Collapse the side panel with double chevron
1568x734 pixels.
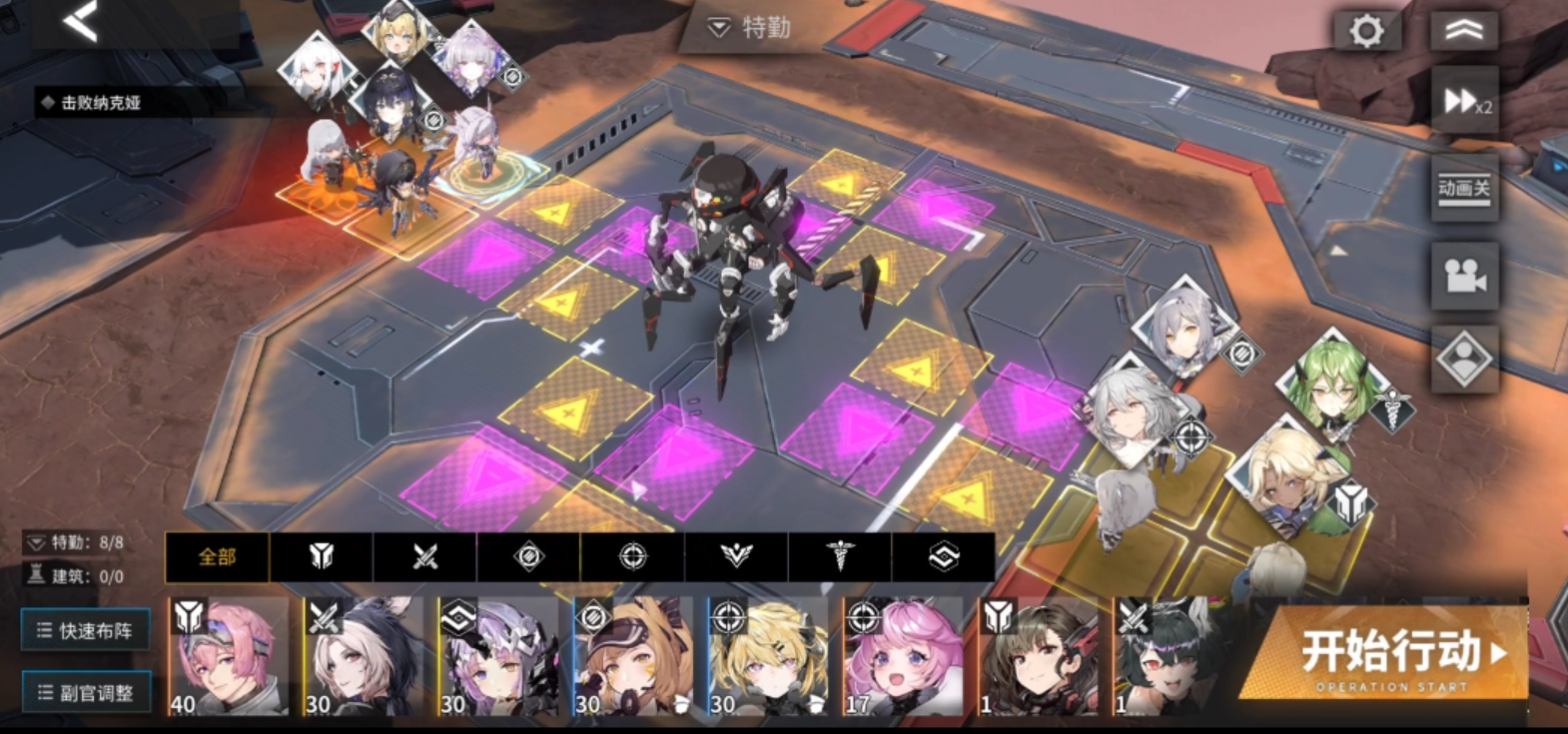[1463, 31]
